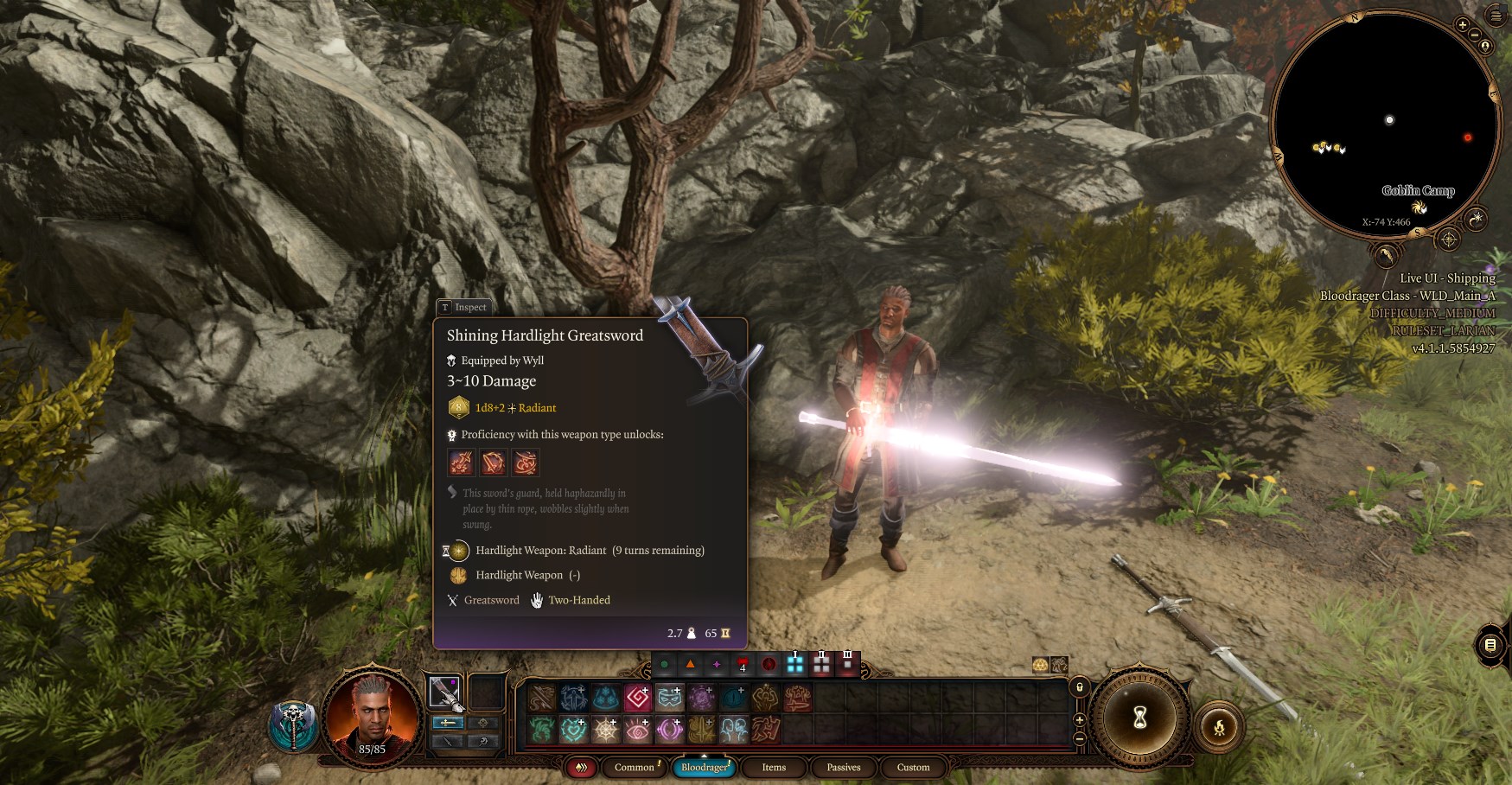The image size is (1512, 785).
Task: Switch to the Custom hotbar tab
Action: (x=913, y=767)
